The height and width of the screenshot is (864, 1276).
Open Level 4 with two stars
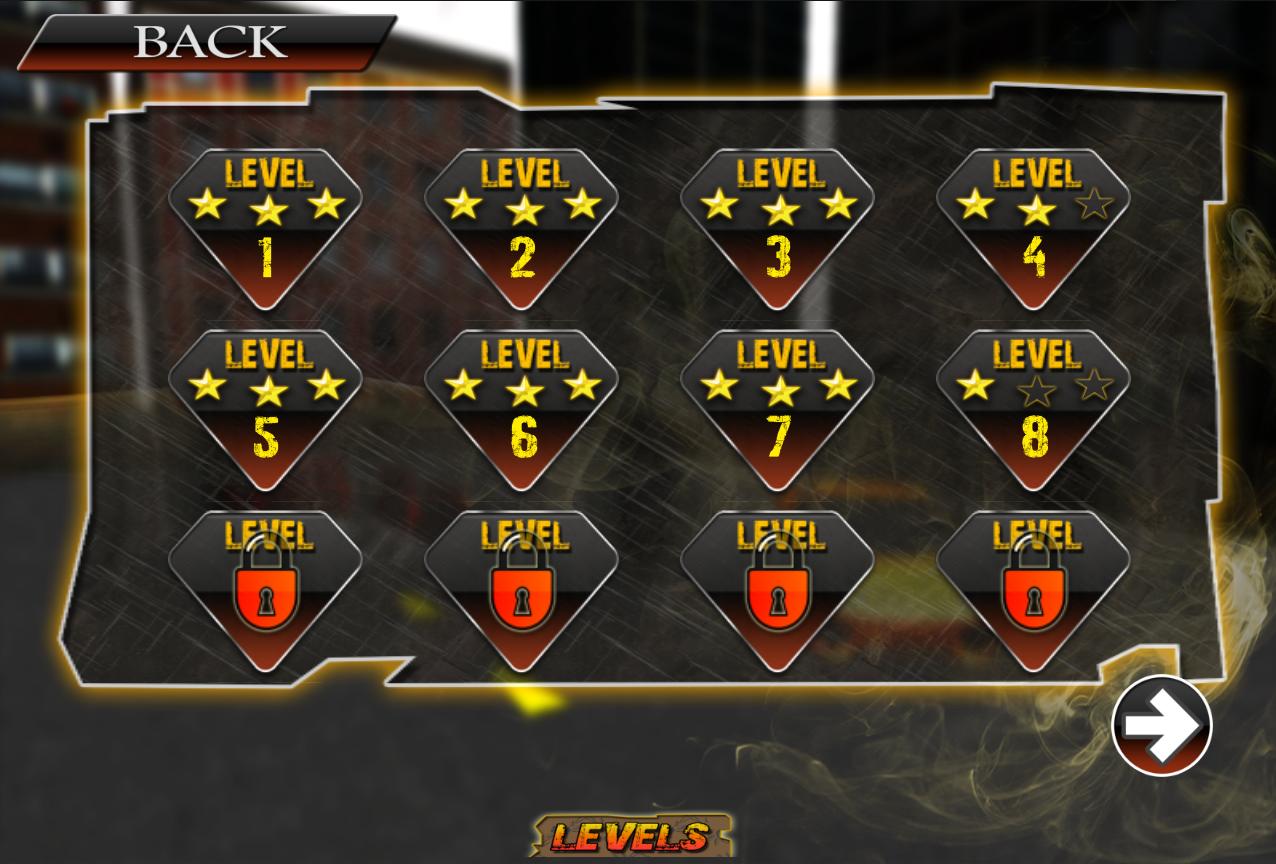pyautogui.click(x=1033, y=226)
